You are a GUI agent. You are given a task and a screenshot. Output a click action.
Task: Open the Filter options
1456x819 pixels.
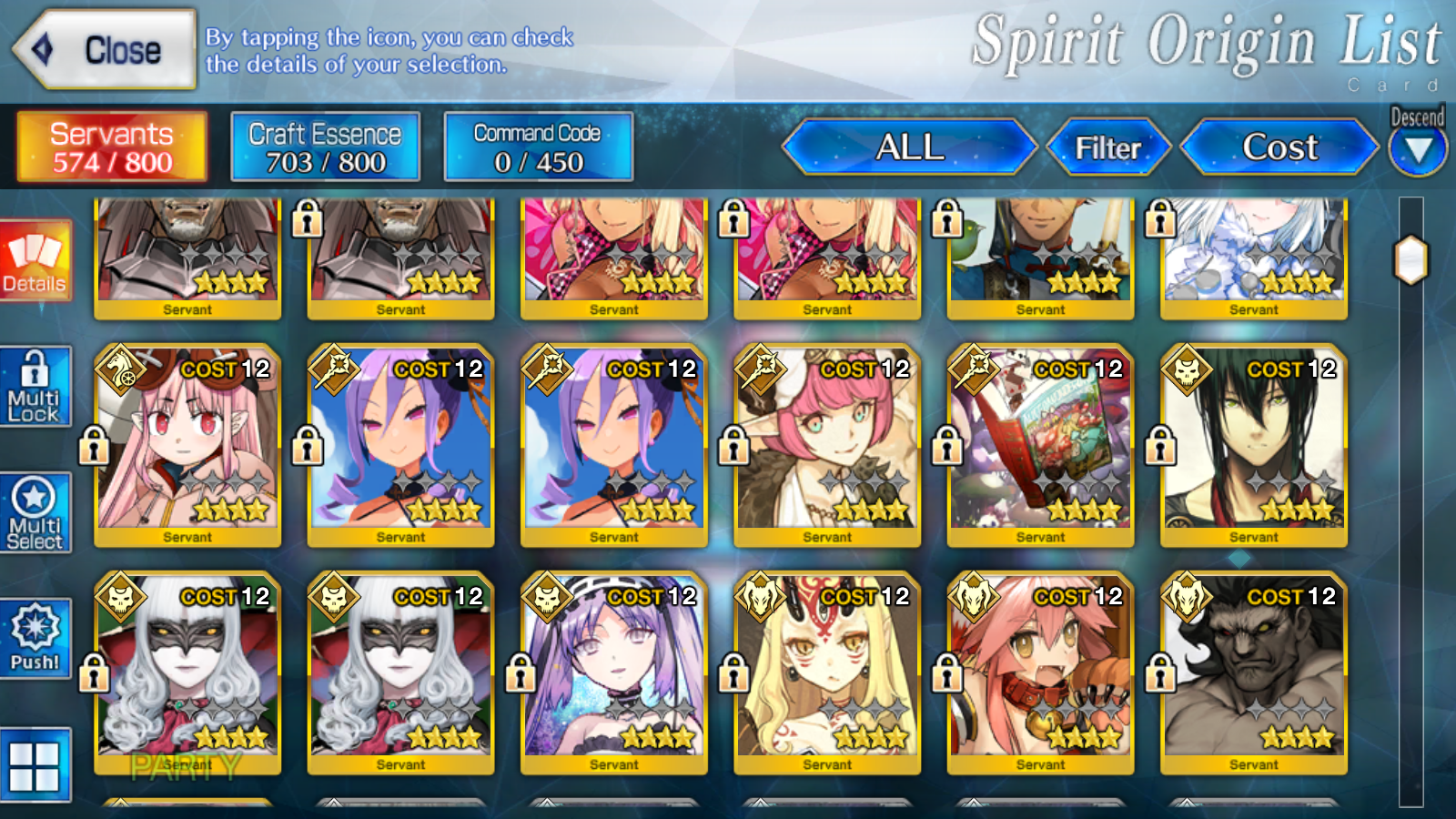pos(1110,146)
